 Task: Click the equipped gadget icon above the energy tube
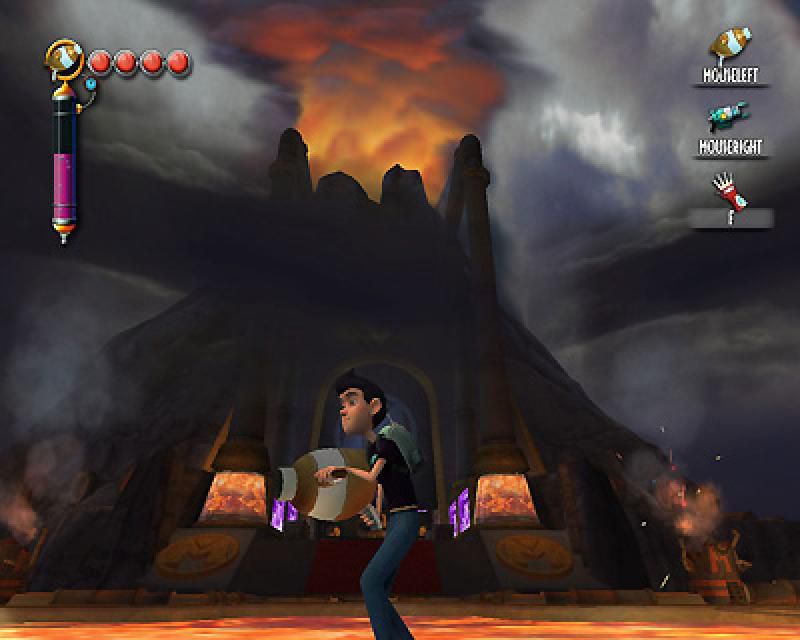65,59
